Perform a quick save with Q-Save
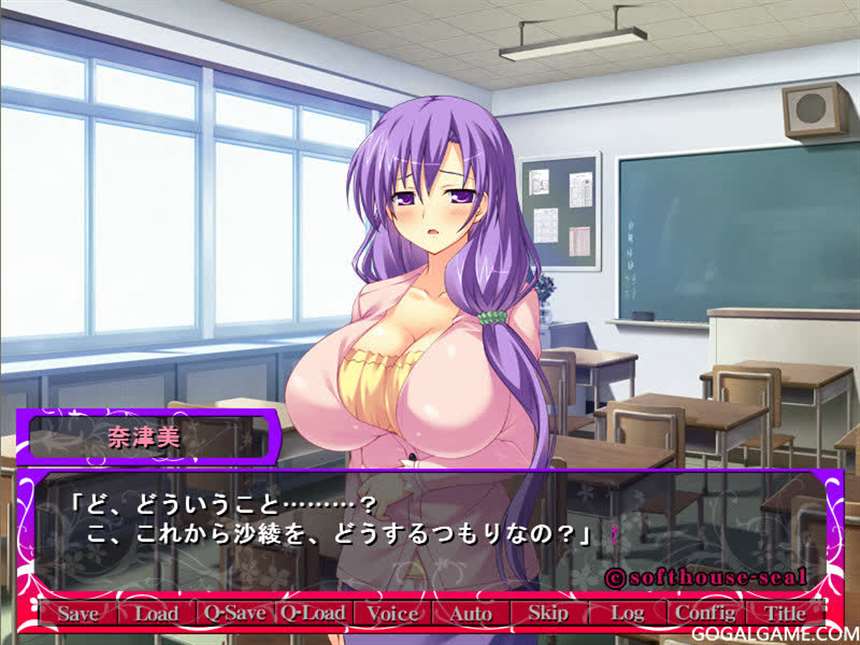The image size is (860, 645). tap(234, 613)
